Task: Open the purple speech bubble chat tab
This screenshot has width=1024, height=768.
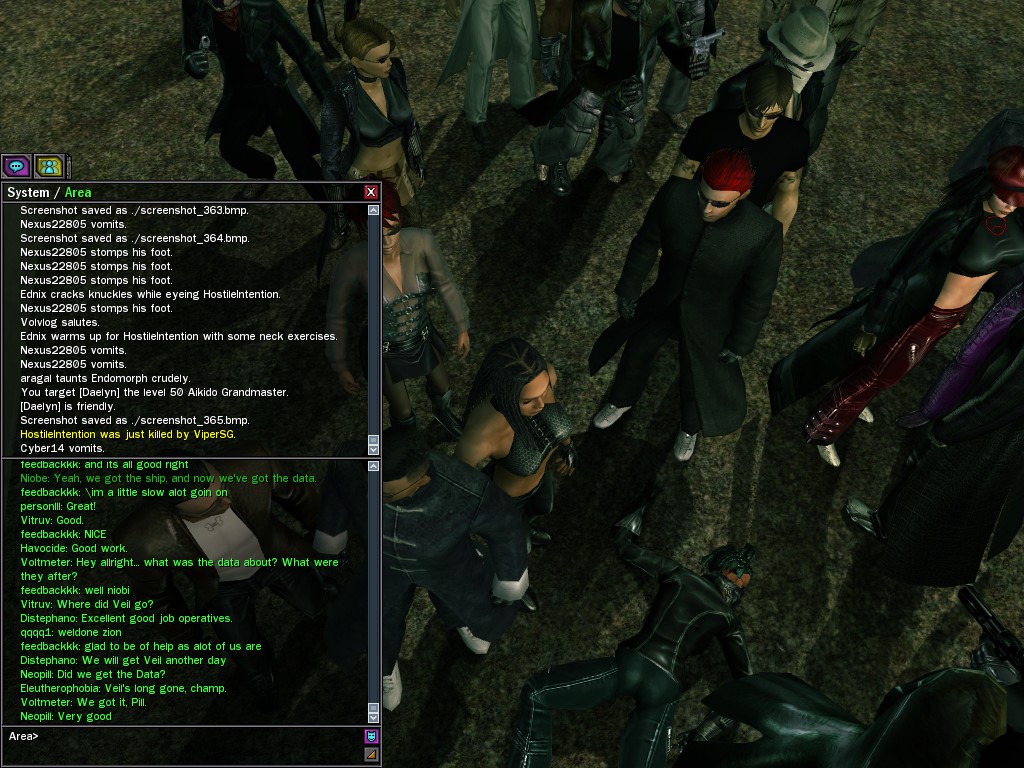Action: 16,166
